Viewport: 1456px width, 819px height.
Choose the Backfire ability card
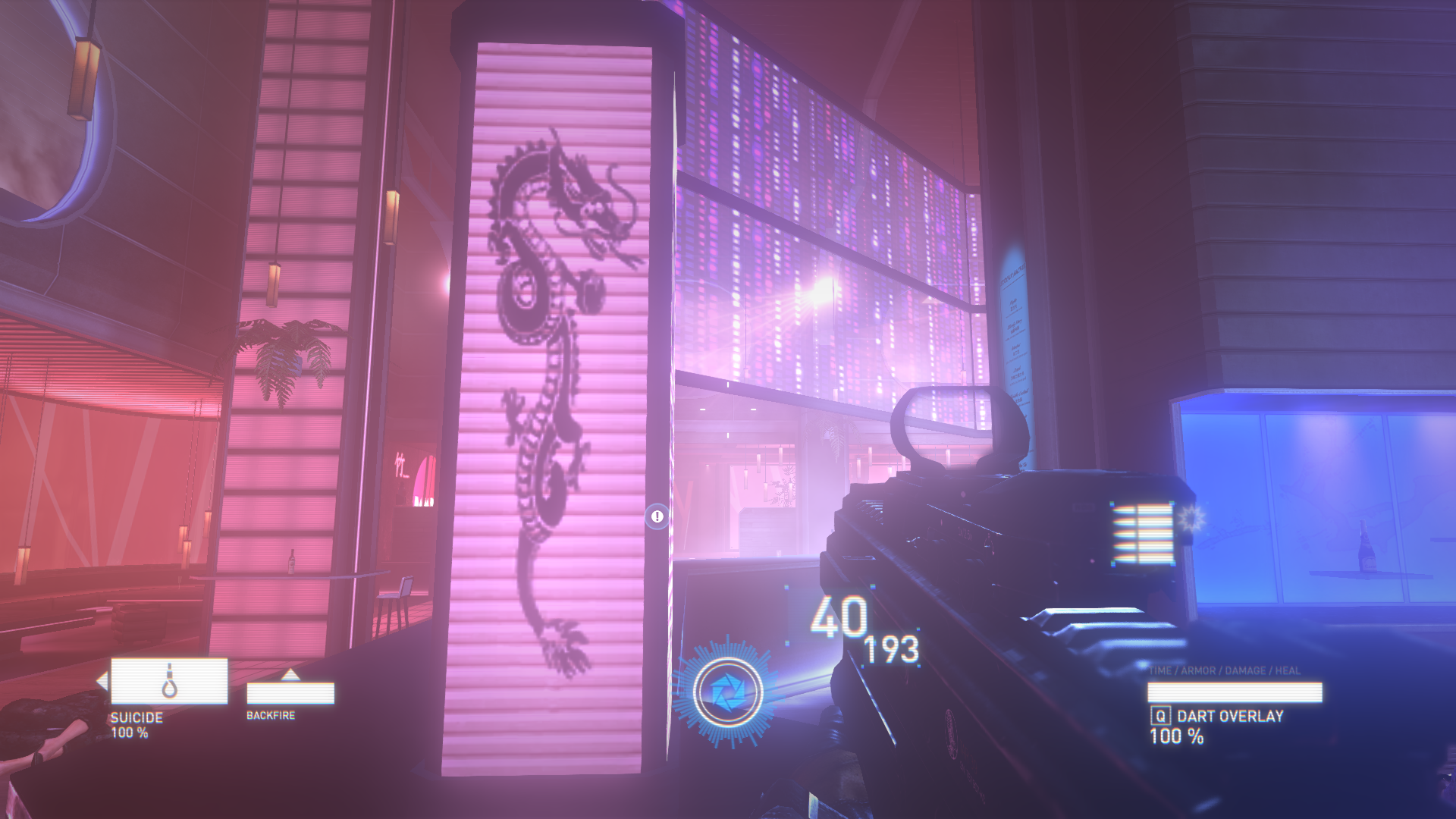(290, 692)
